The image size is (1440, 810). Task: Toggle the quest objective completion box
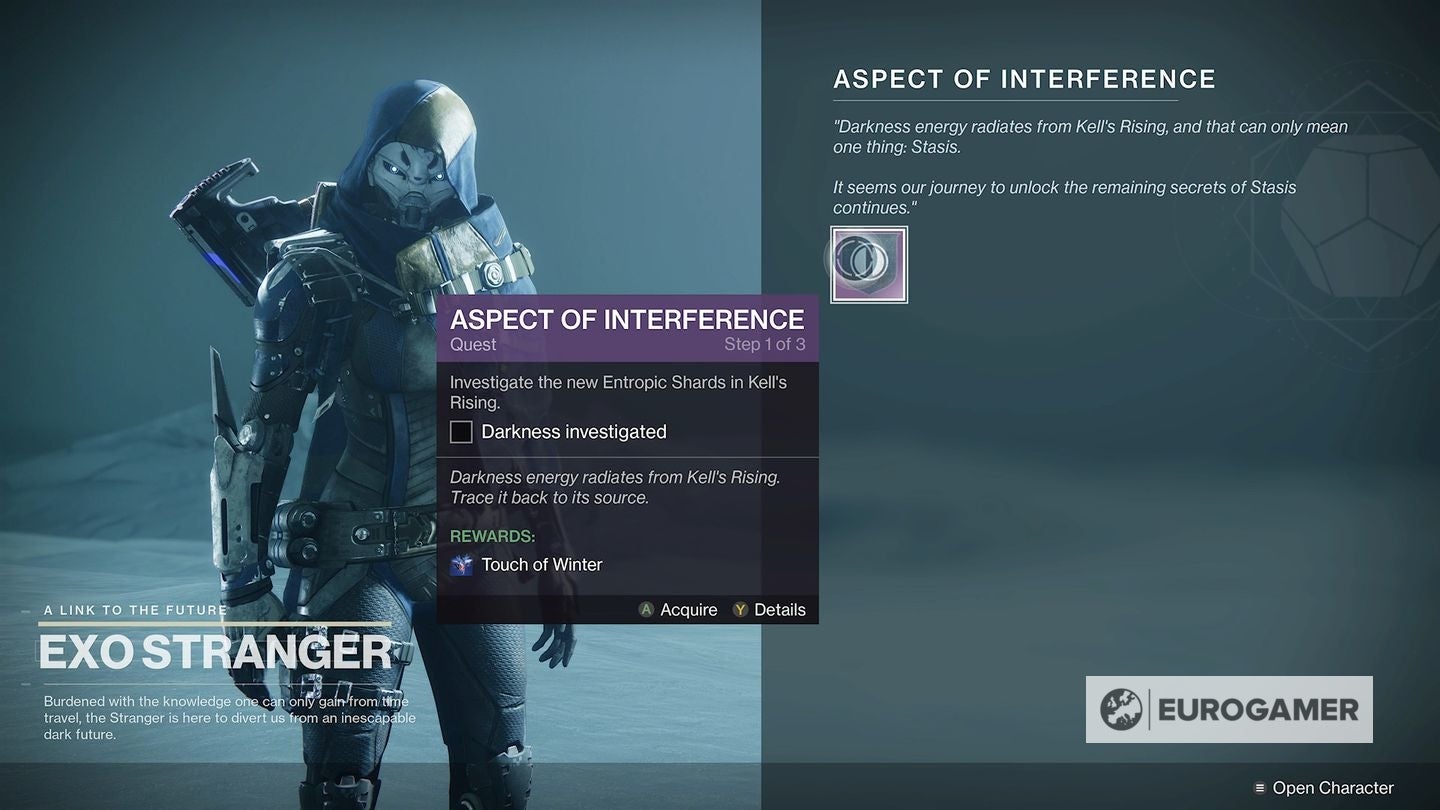coord(460,431)
